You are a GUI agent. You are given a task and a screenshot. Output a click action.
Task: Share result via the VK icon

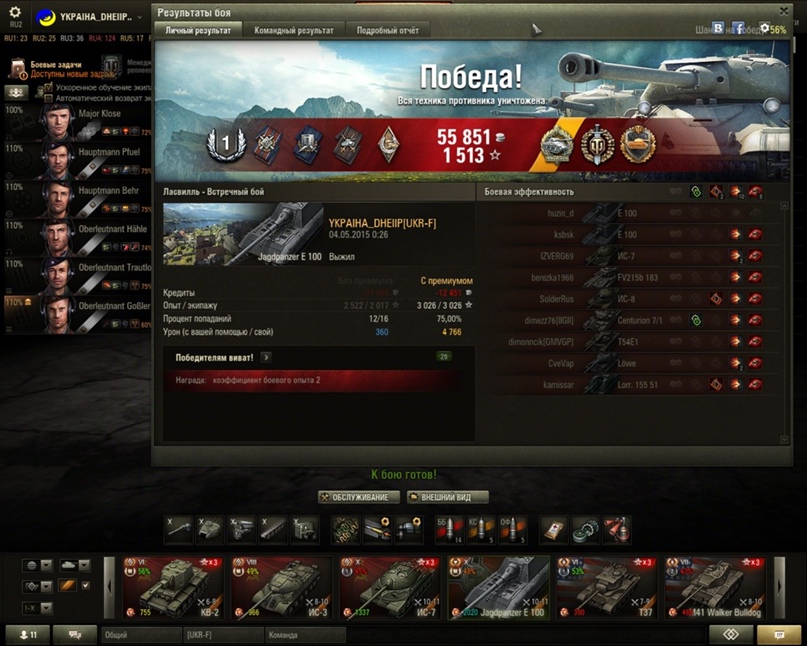pyautogui.click(x=718, y=29)
